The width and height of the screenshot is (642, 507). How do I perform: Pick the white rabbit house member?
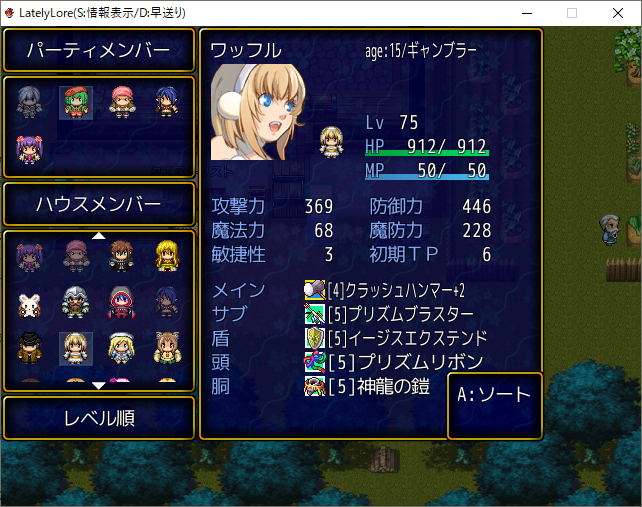pyautogui.click(x=30, y=302)
